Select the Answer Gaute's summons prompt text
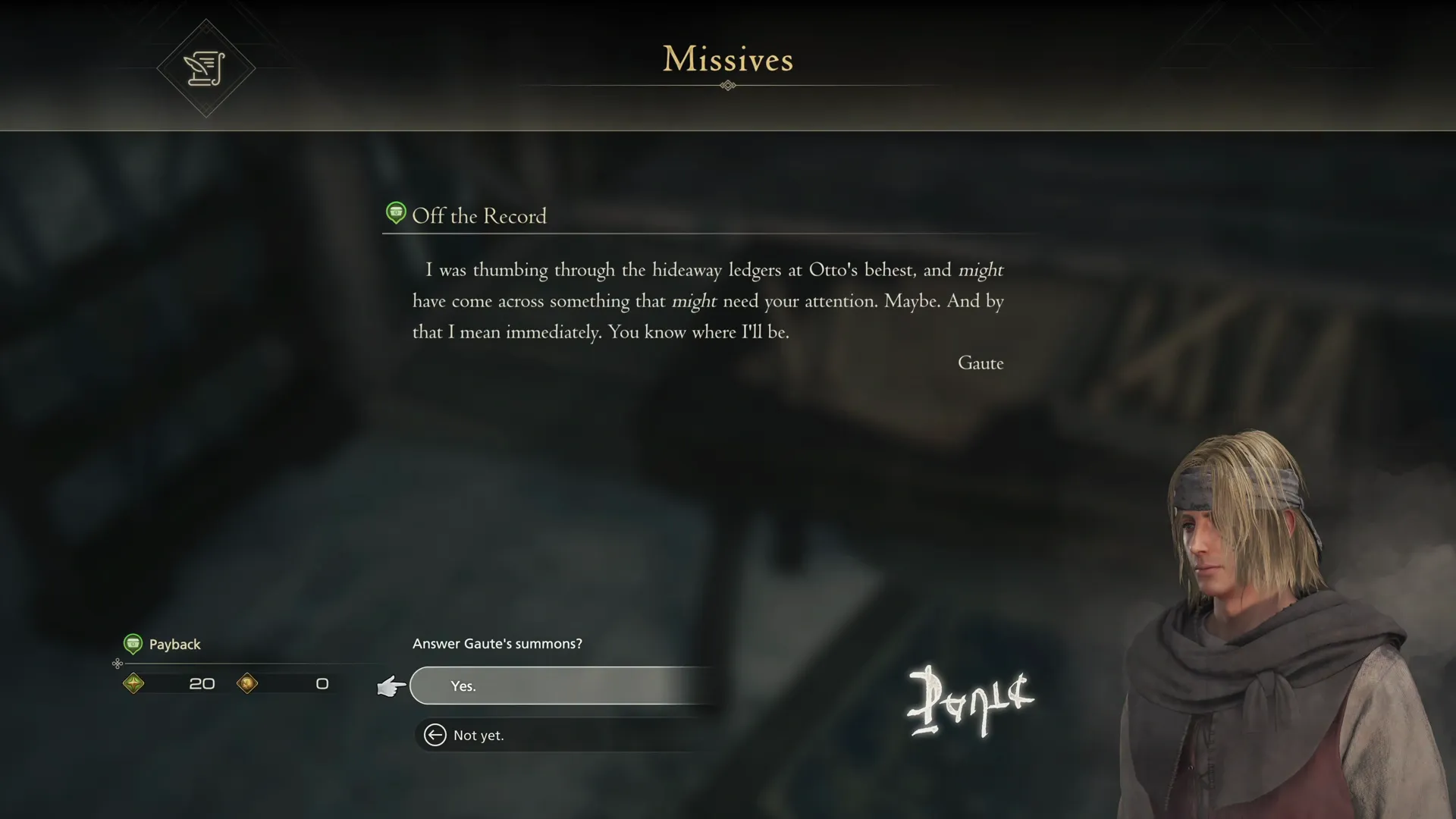Screen dimensions: 1456x819 497,643
